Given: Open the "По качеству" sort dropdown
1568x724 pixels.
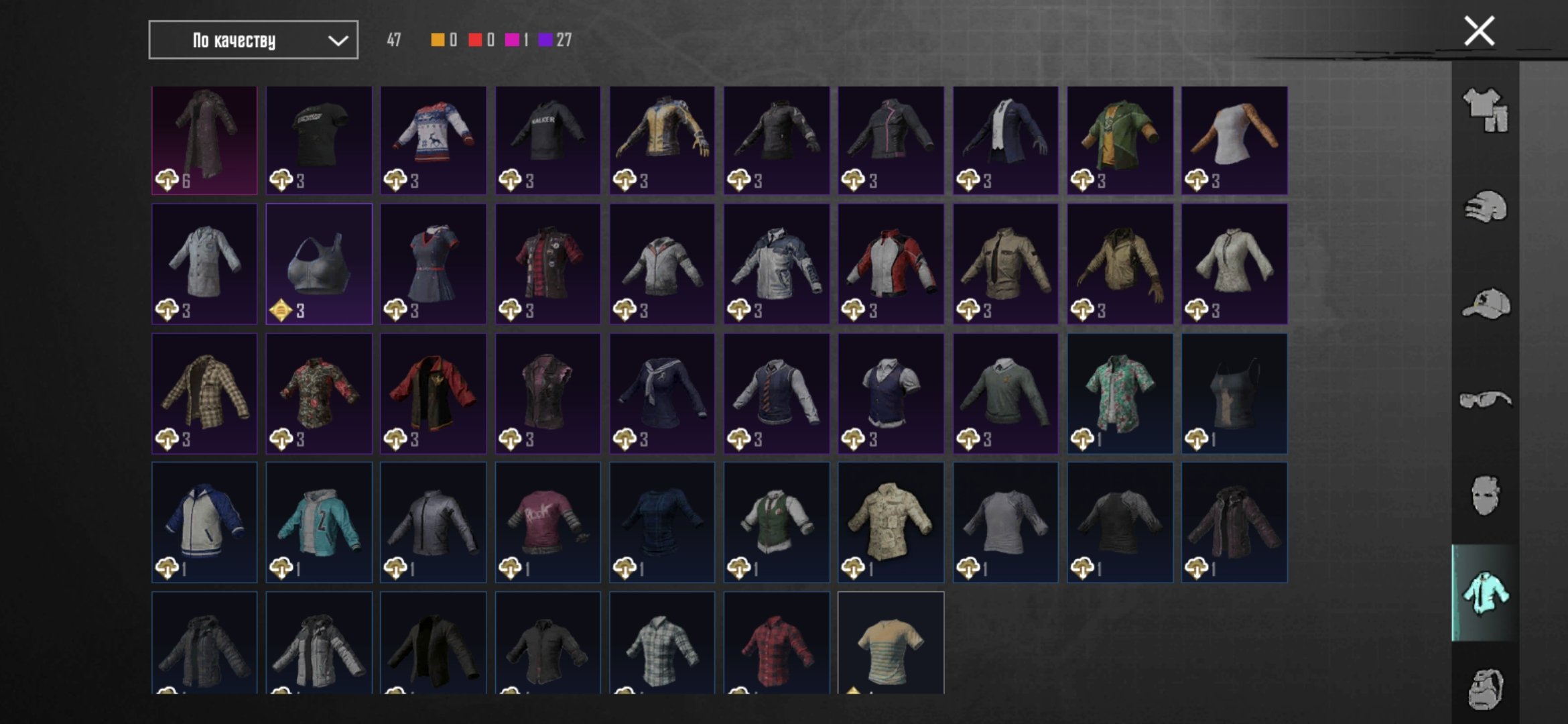Looking at the screenshot, I should coord(253,40).
